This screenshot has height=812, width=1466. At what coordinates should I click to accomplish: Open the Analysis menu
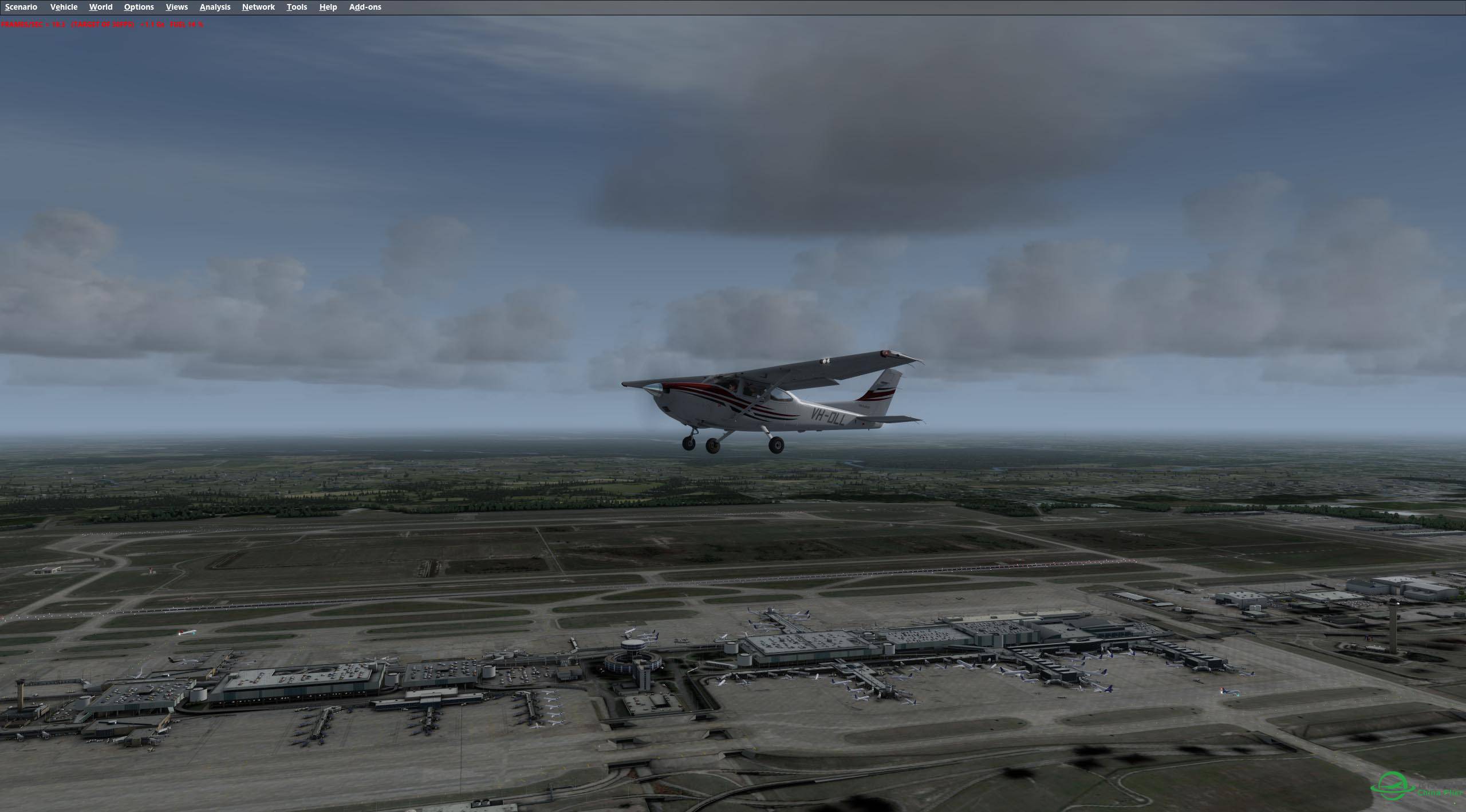coord(214,7)
